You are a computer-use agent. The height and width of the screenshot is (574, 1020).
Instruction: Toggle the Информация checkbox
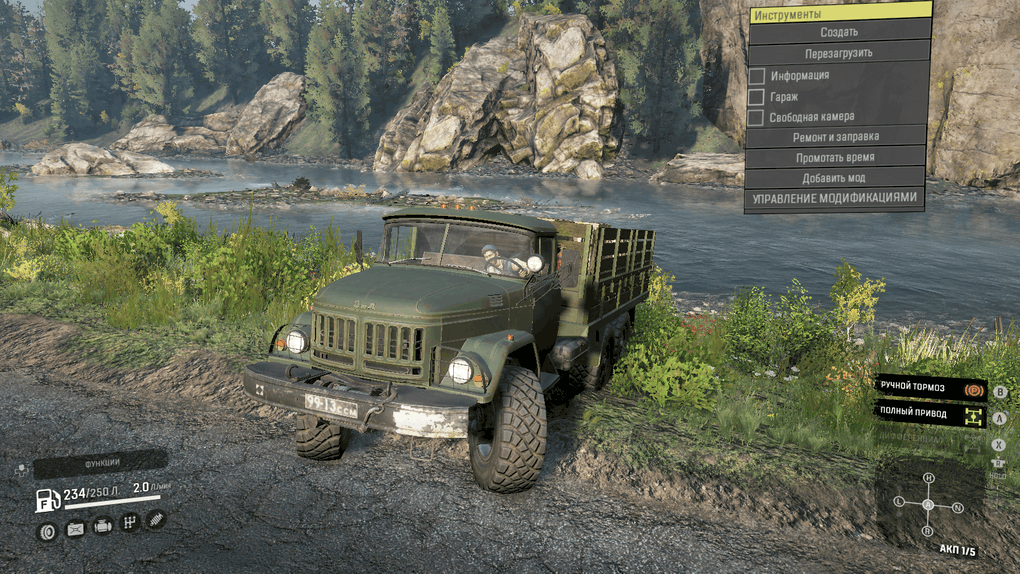757,76
